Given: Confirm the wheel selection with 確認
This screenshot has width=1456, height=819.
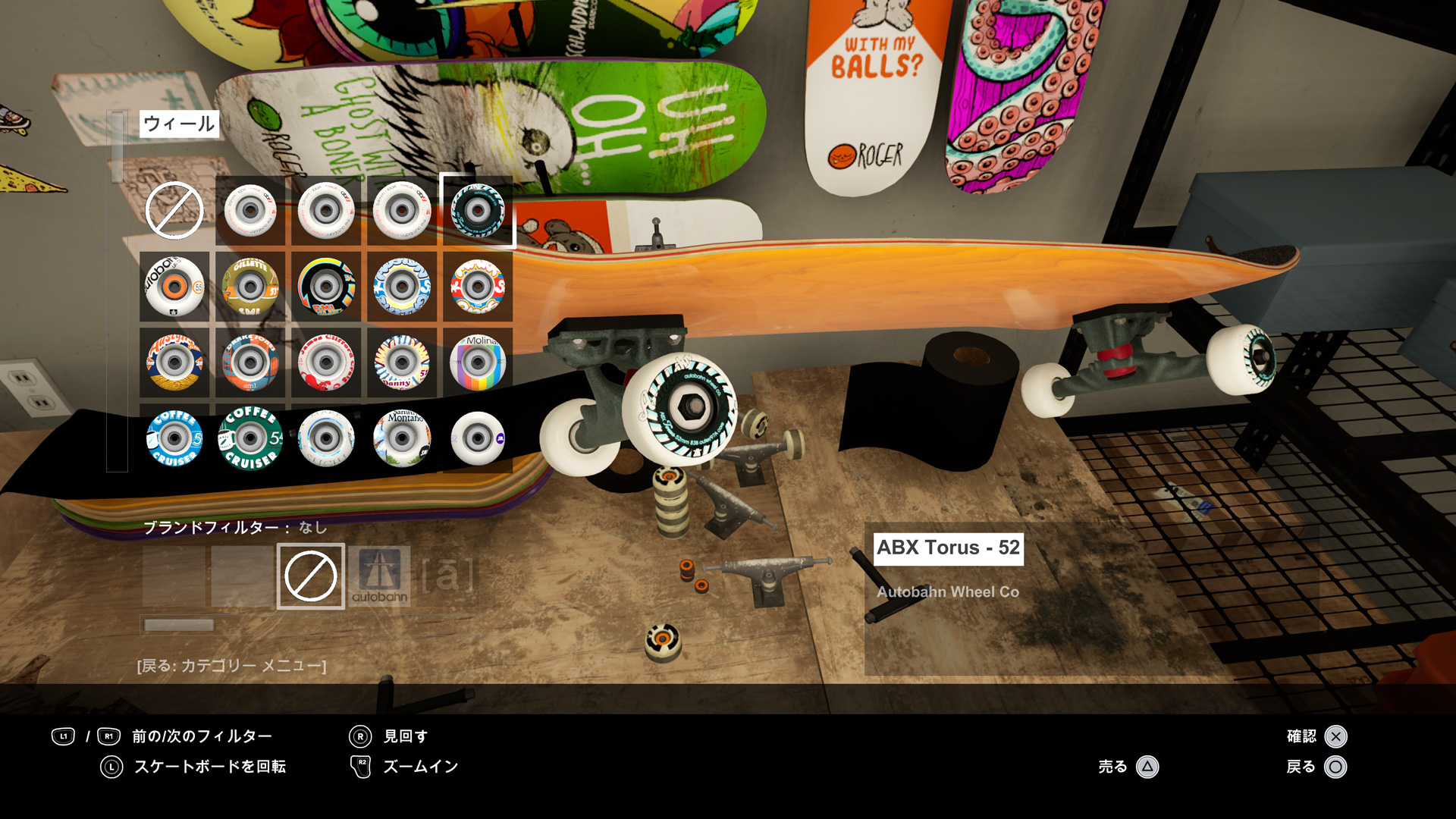Looking at the screenshot, I should 1335,736.
